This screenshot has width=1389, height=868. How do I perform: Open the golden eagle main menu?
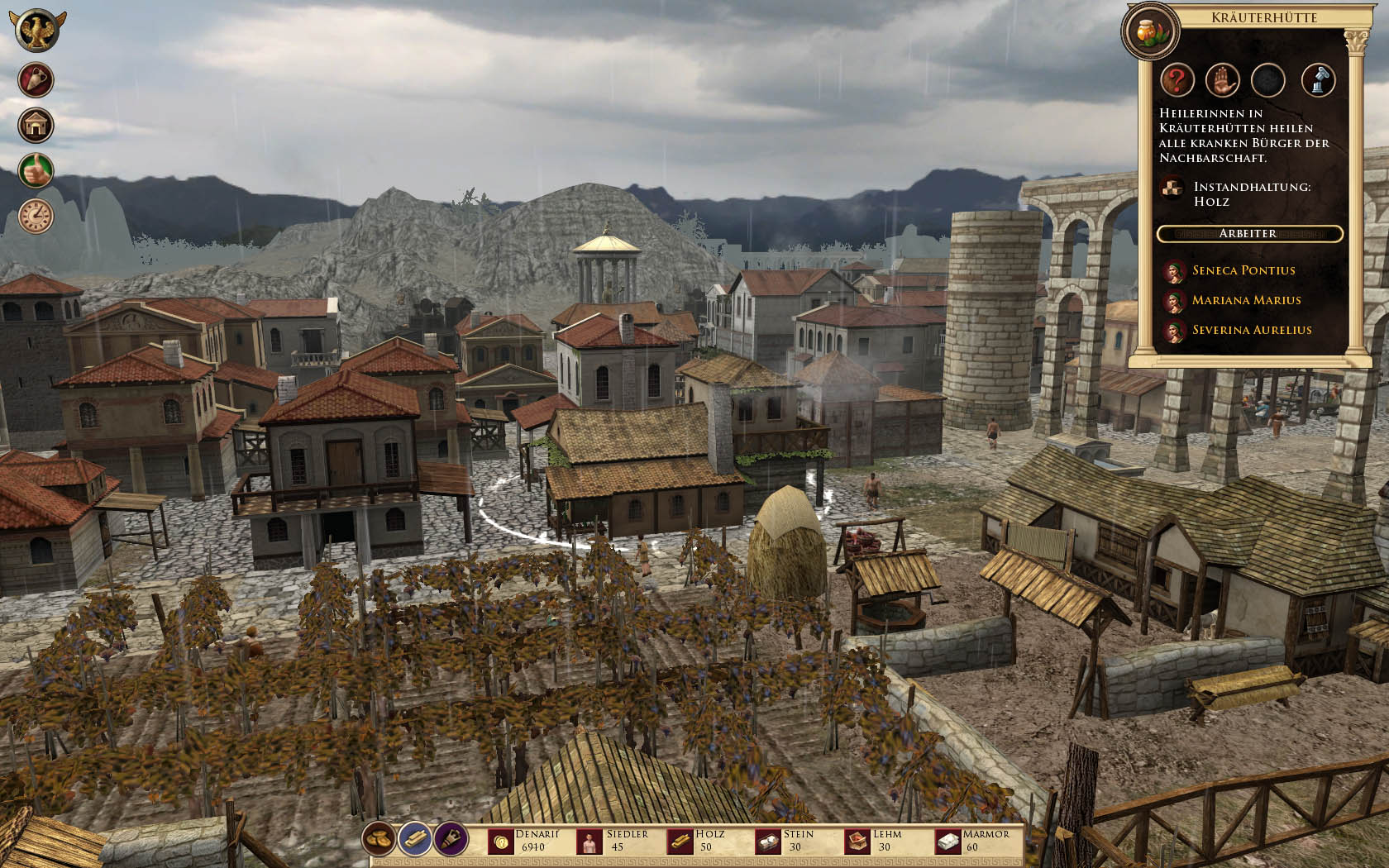click(37, 31)
